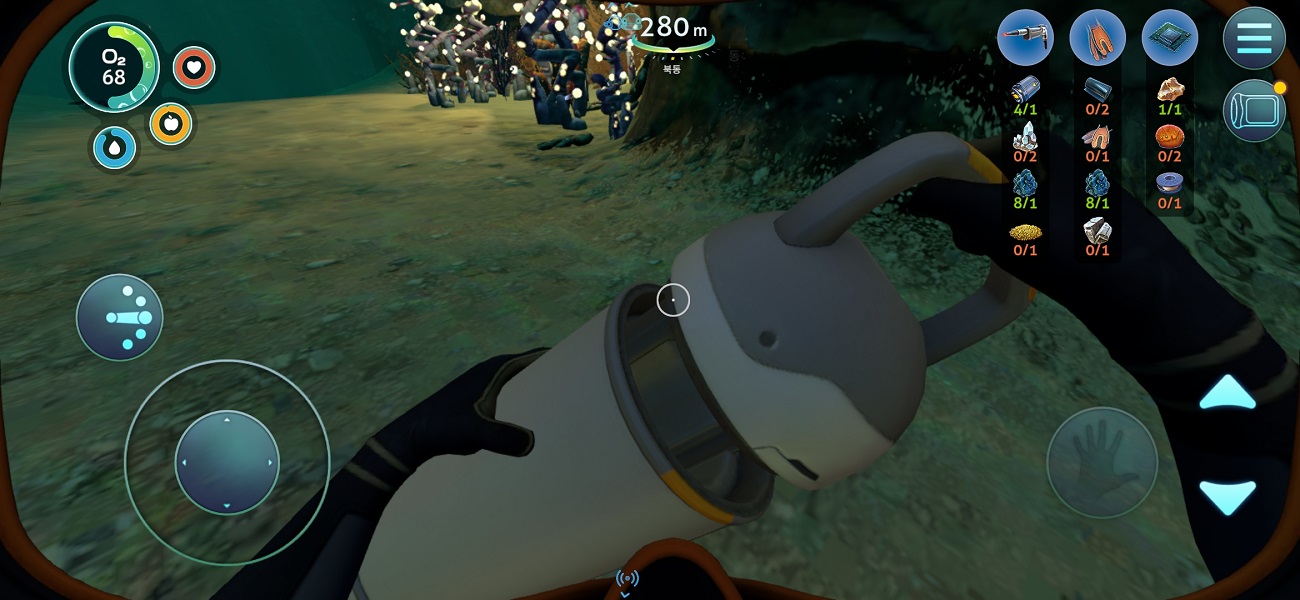
Task: Select the pinned laser cutter recipe
Action: click(x=1026, y=38)
